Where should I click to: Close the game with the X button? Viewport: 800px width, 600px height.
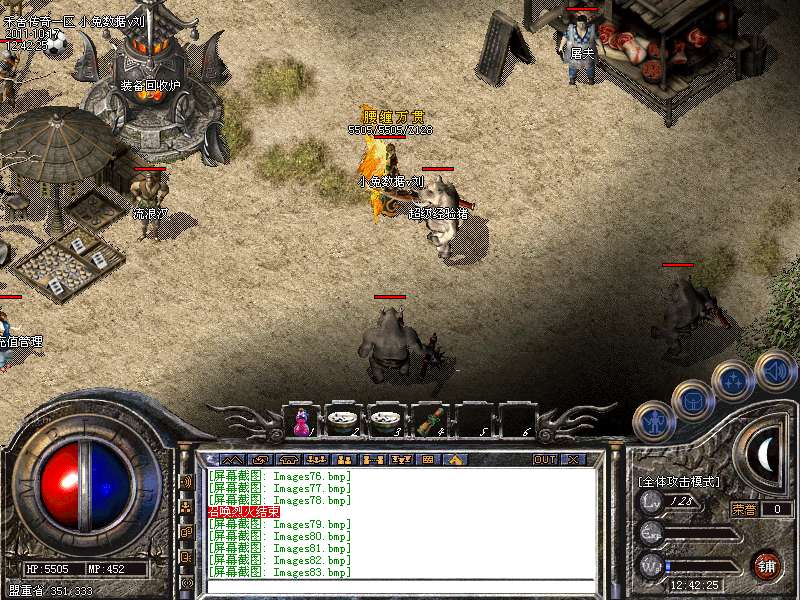pos(573,459)
